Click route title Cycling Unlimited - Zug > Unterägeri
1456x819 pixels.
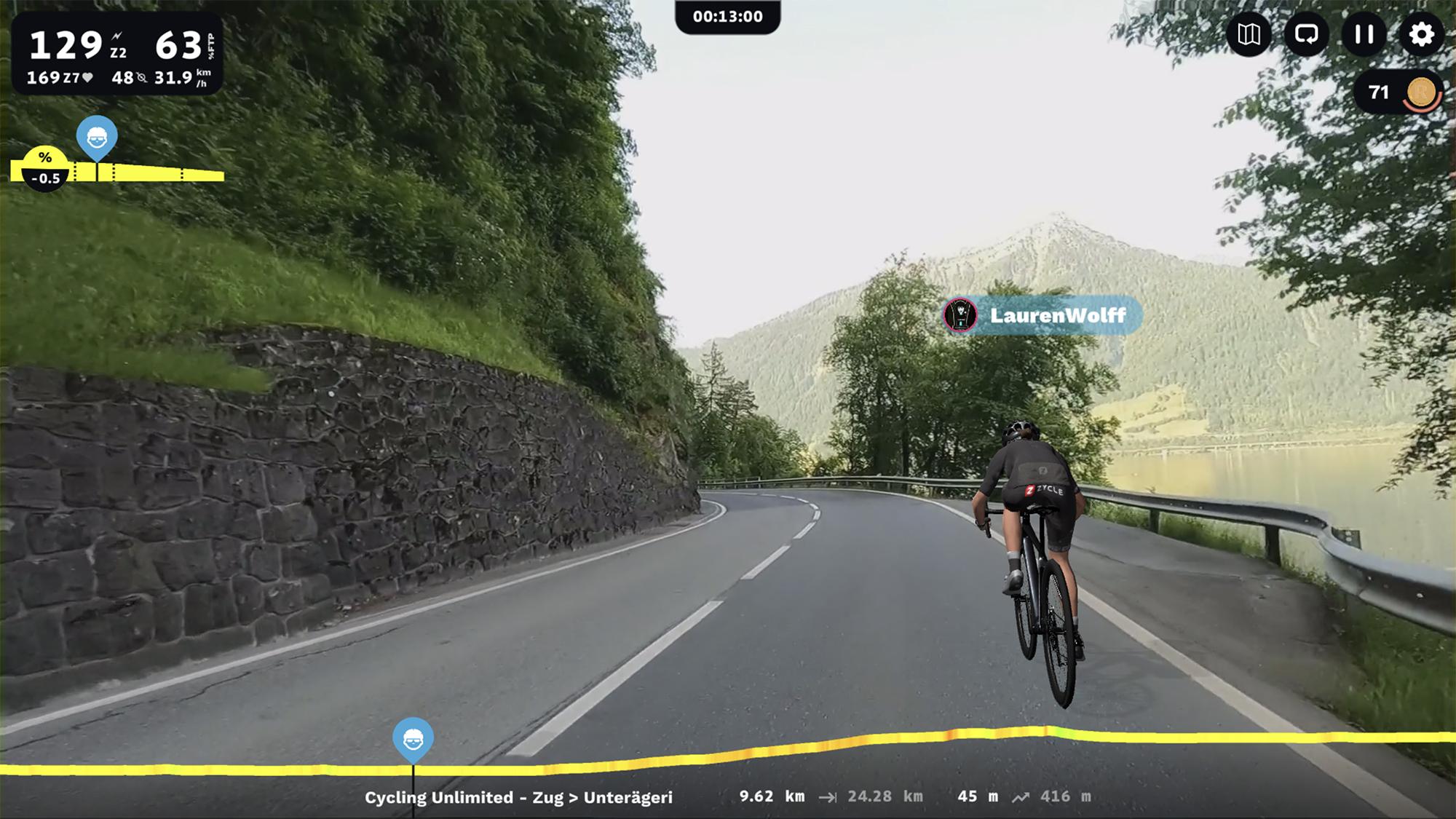coord(518,796)
